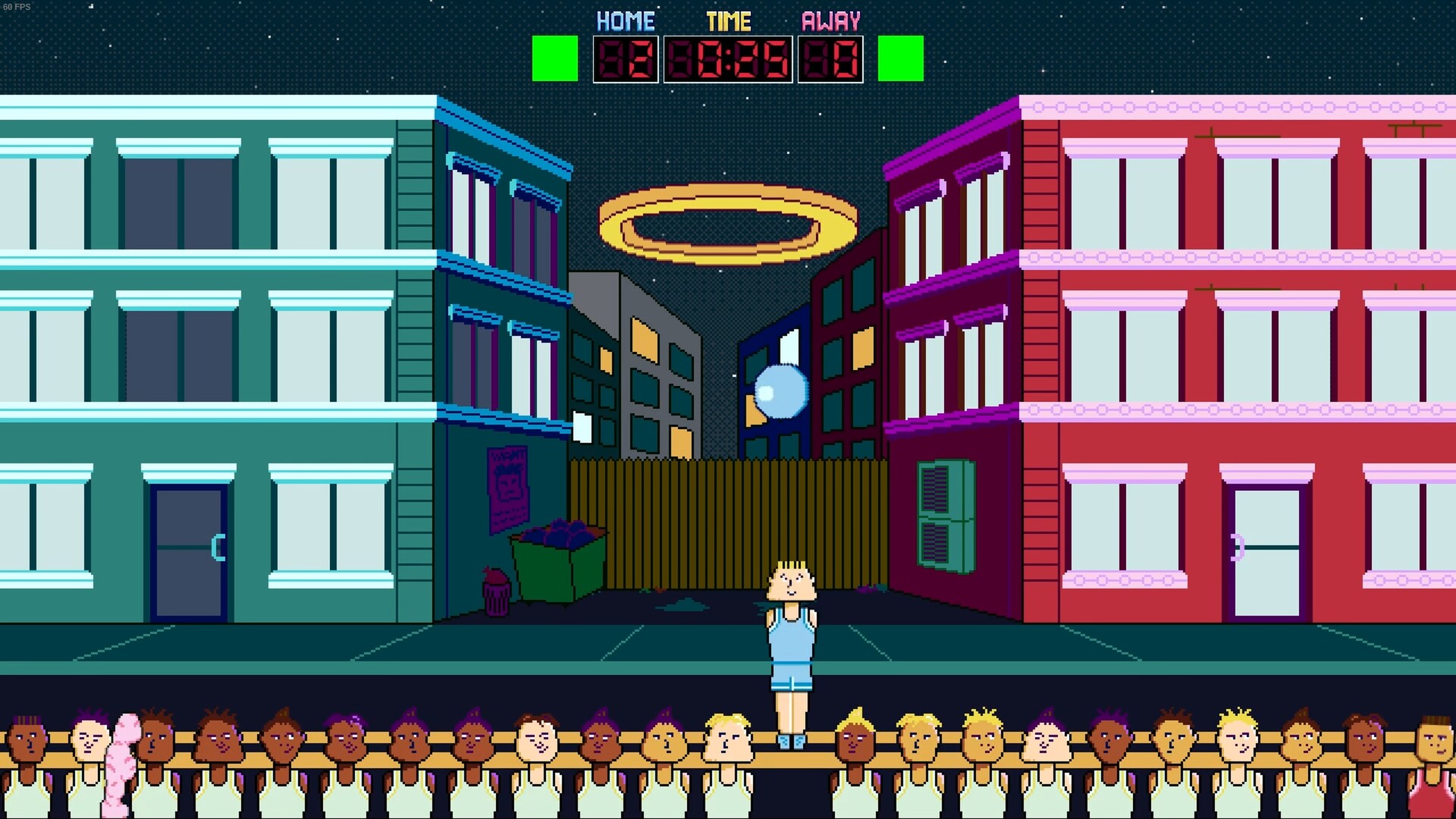The height and width of the screenshot is (819, 1456).
Task: Click the TIME display on the scoreboard
Action: point(728,59)
